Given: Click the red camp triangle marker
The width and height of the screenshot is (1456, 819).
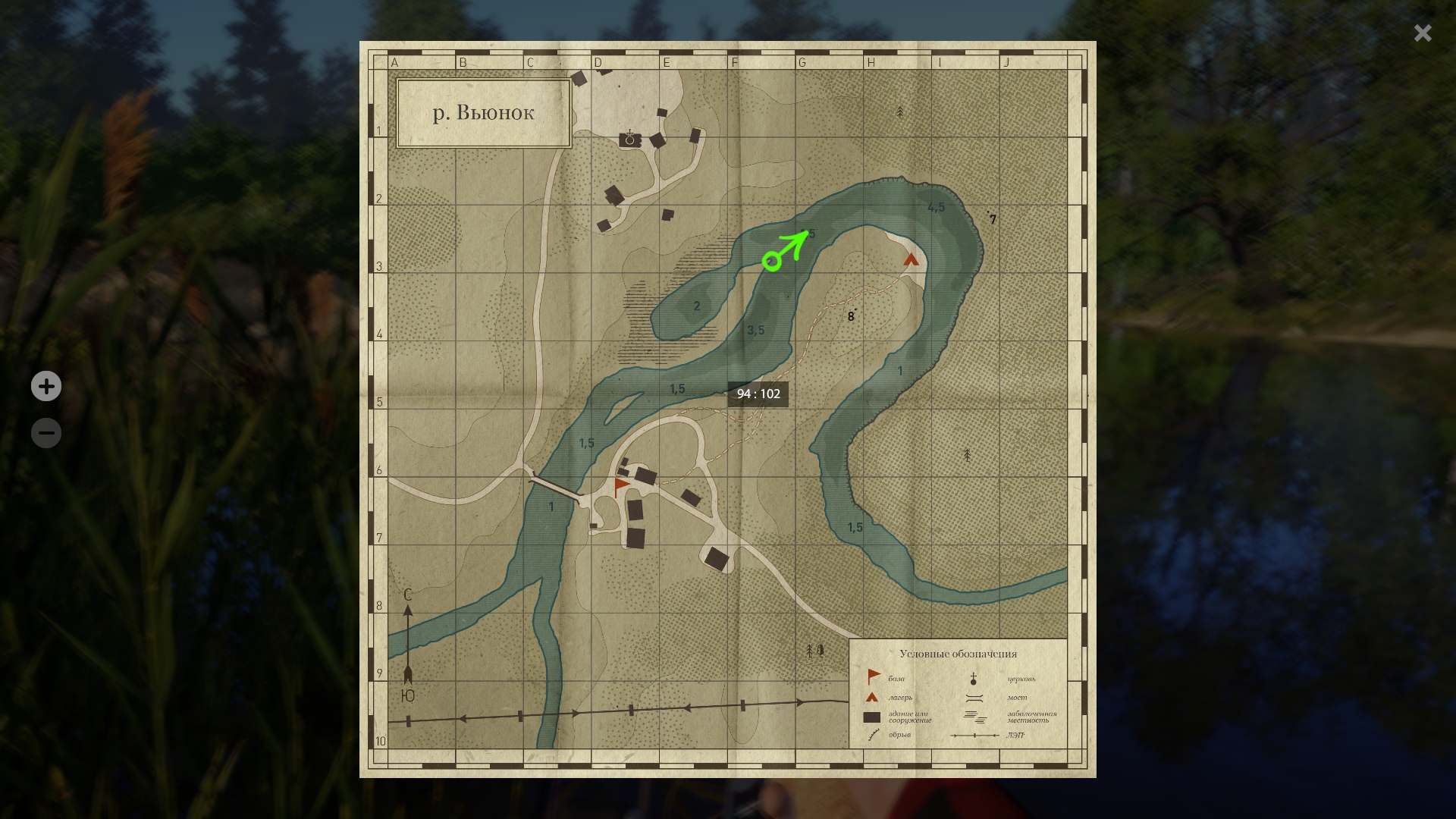Looking at the screenshot, I should click(x=911, y=260).
